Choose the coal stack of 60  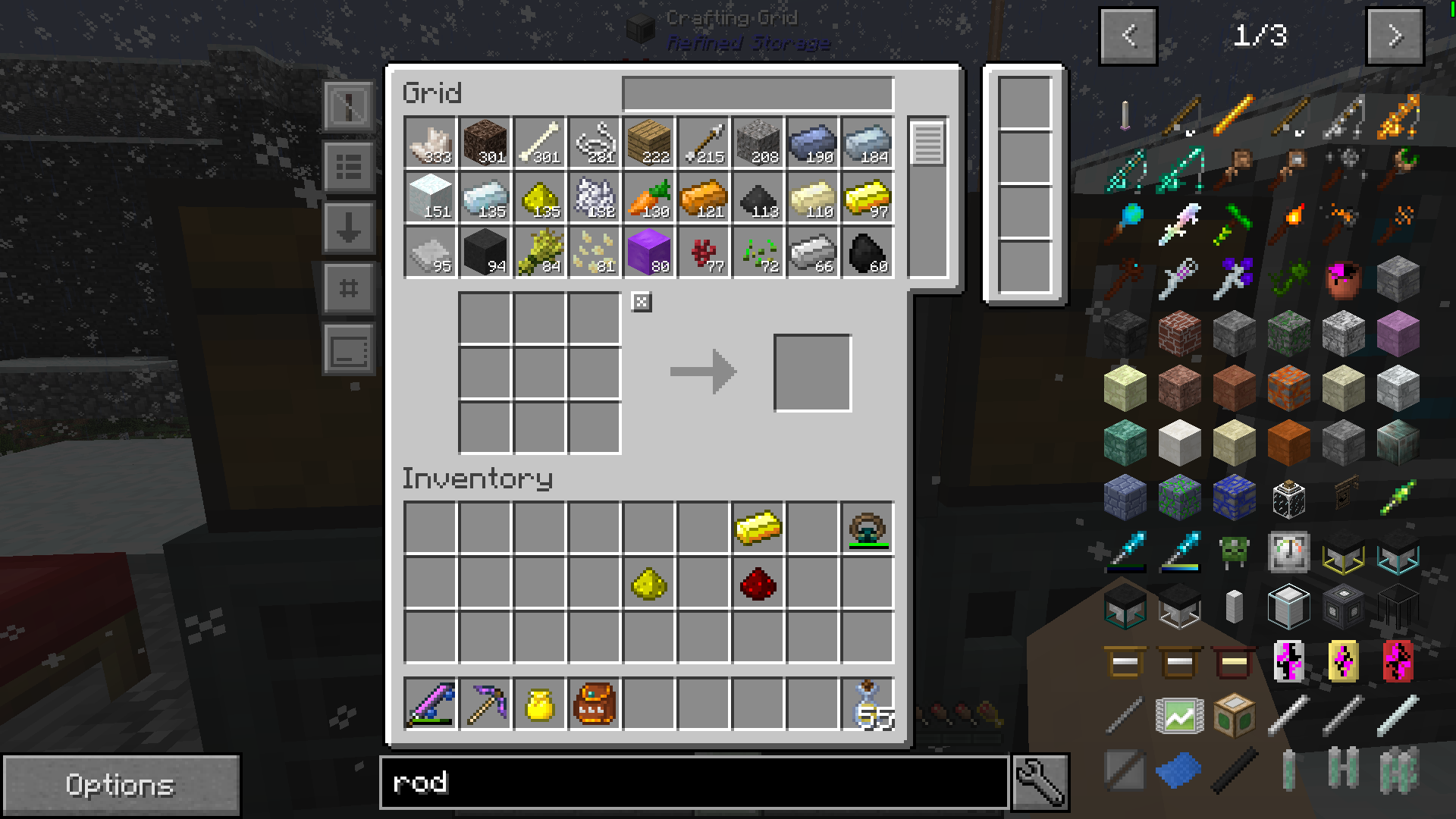[868, 253]
